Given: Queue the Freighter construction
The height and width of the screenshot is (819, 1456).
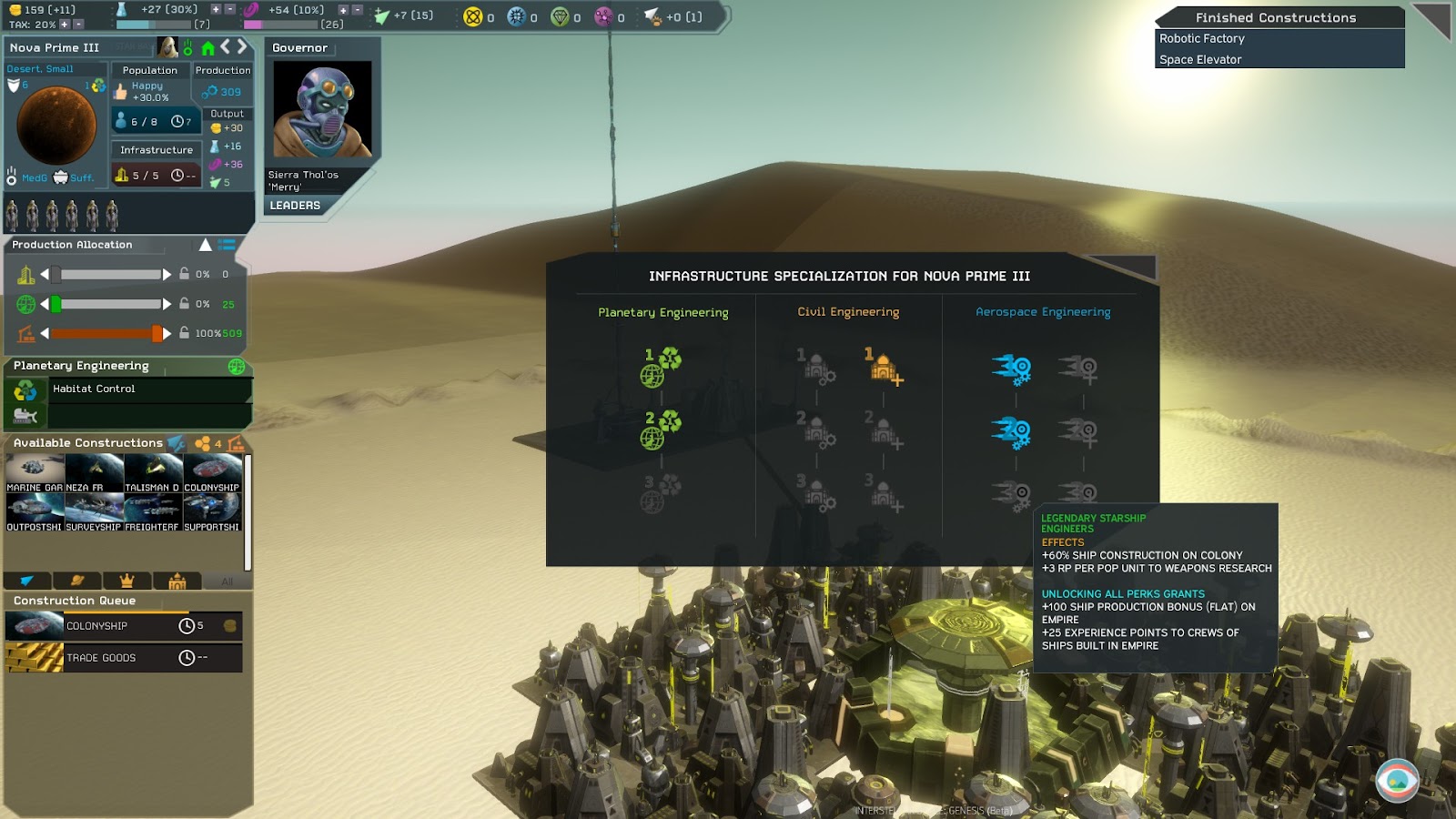Looking at the screenshot, I should tap(153, 513).
